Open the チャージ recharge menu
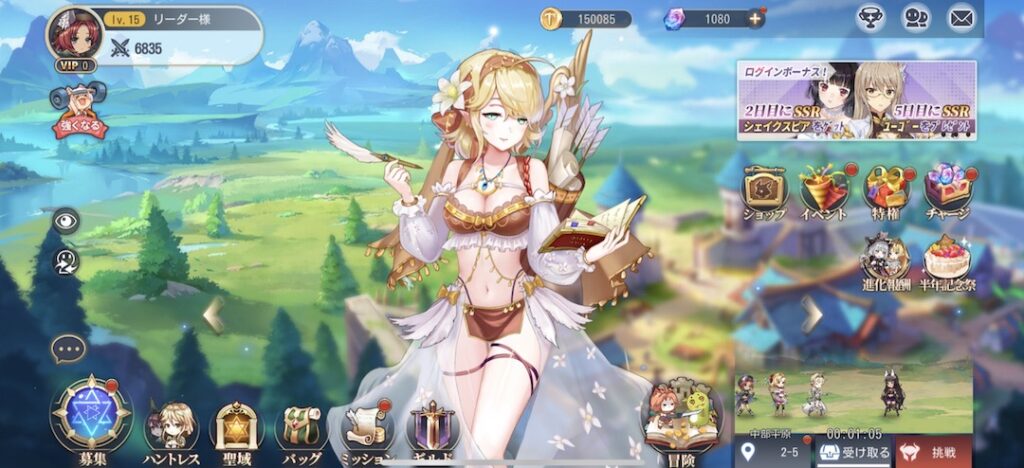 tap(946, 191)
